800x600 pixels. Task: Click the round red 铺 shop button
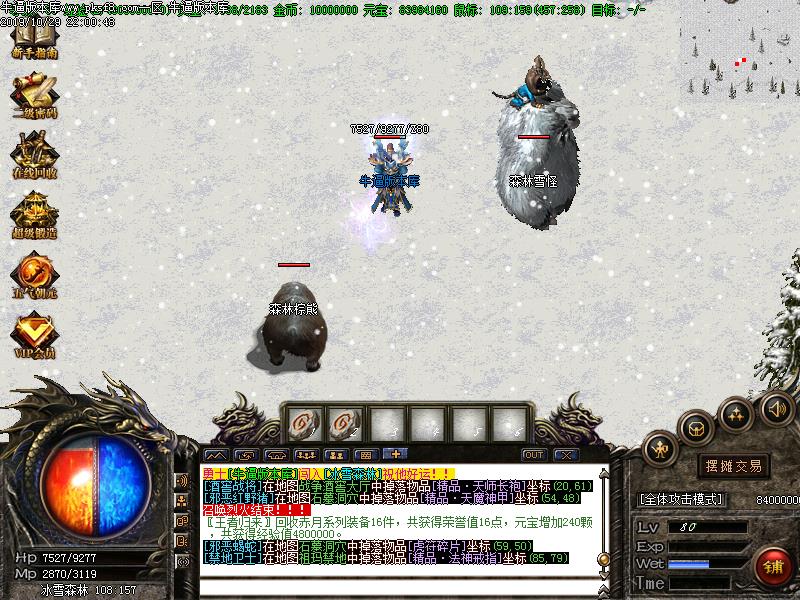(x=771, y=567)
